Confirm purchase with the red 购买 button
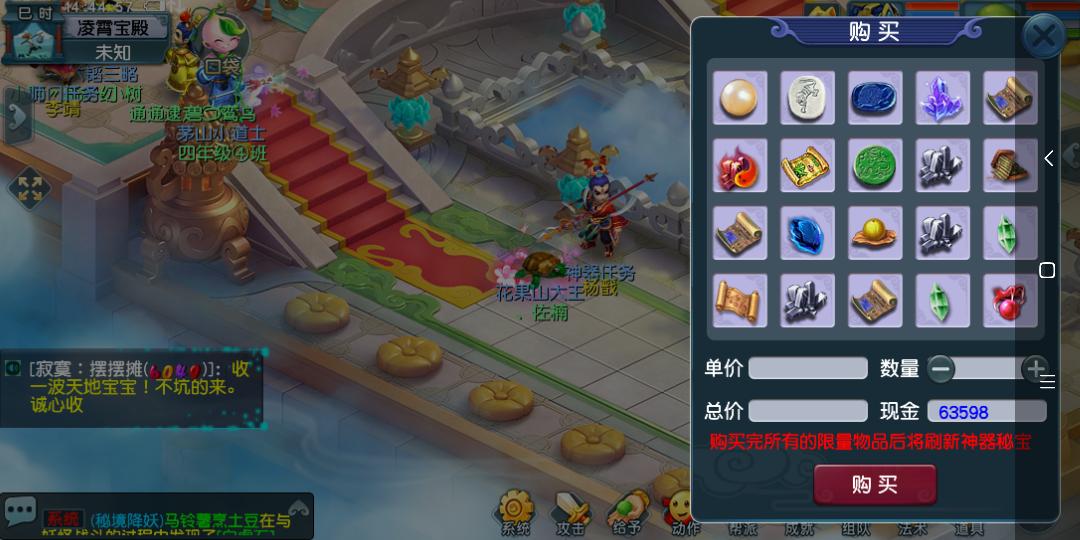Viewport: 1080px width, 540px height. point(875,485)
